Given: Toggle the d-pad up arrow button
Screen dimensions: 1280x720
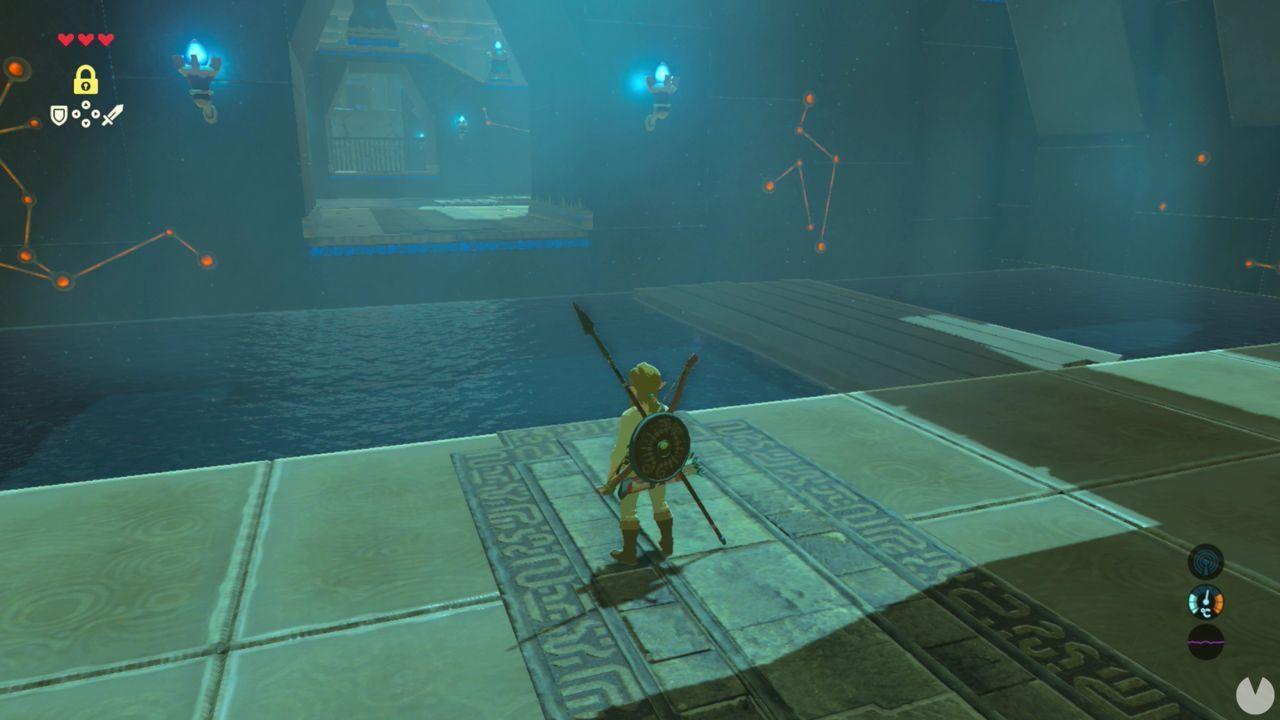Looking at the screenshot, I should click(86, 105).
